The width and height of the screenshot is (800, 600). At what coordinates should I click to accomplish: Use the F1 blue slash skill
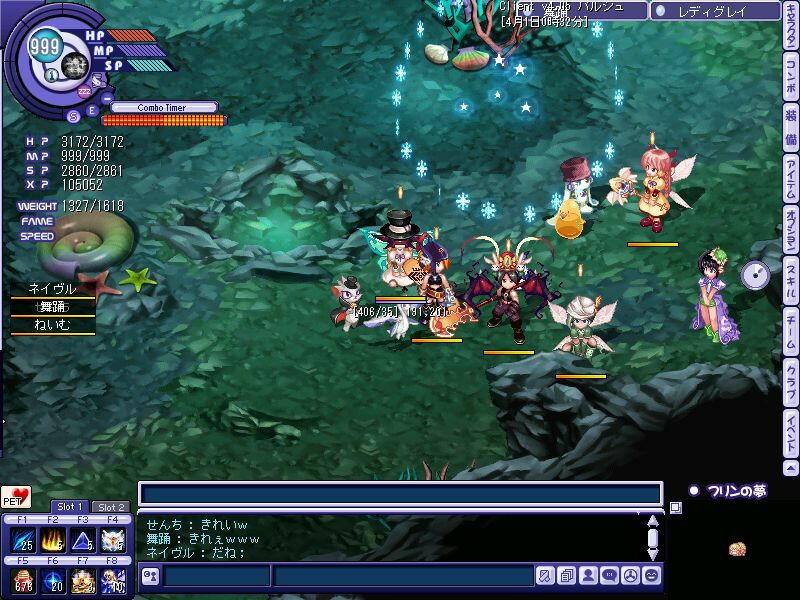(x=24, y=540)
